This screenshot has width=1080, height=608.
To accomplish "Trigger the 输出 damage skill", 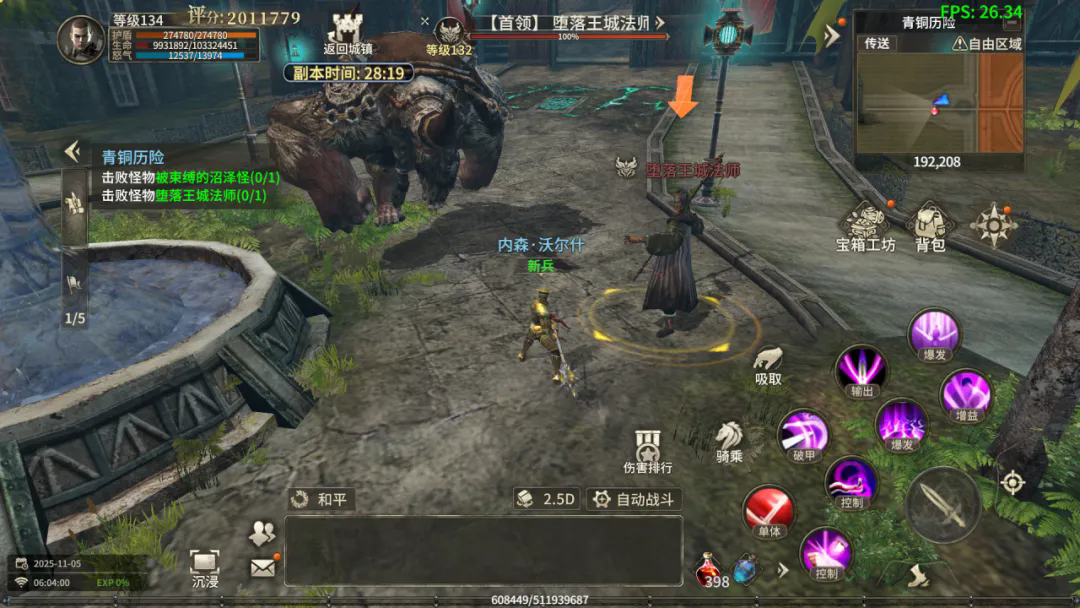I will coord(861,370).
